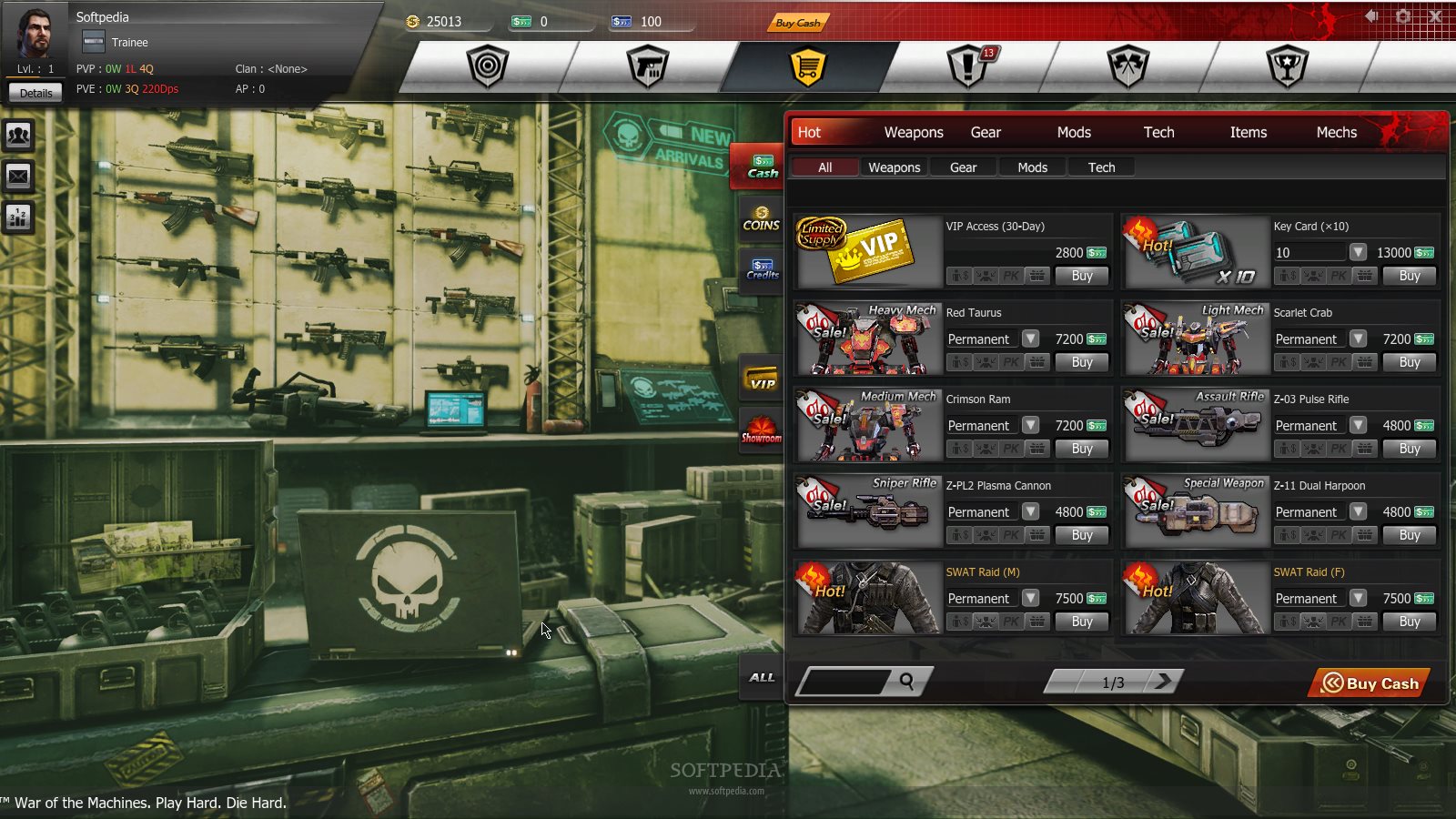Open duration dropdown for Scarlet Crab
Screen dimensions: 1456x819
1358,339
